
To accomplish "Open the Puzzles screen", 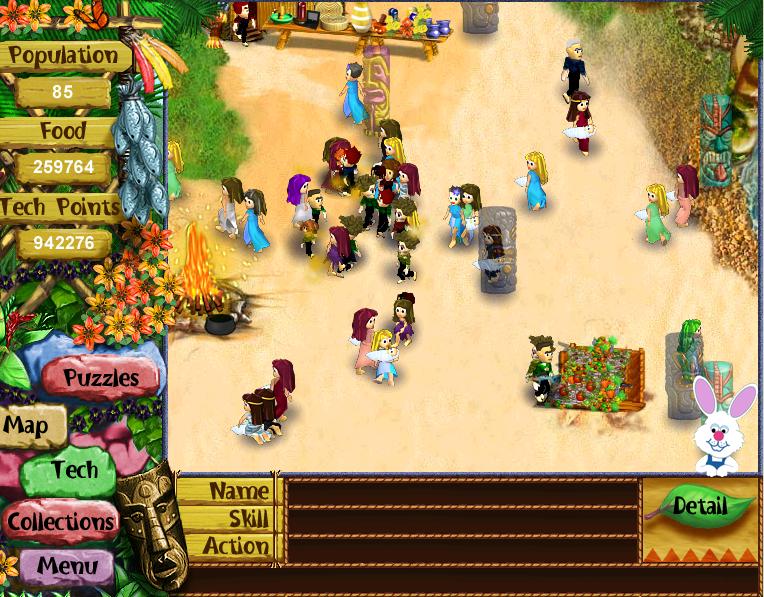I will click(x=100, y=378).
